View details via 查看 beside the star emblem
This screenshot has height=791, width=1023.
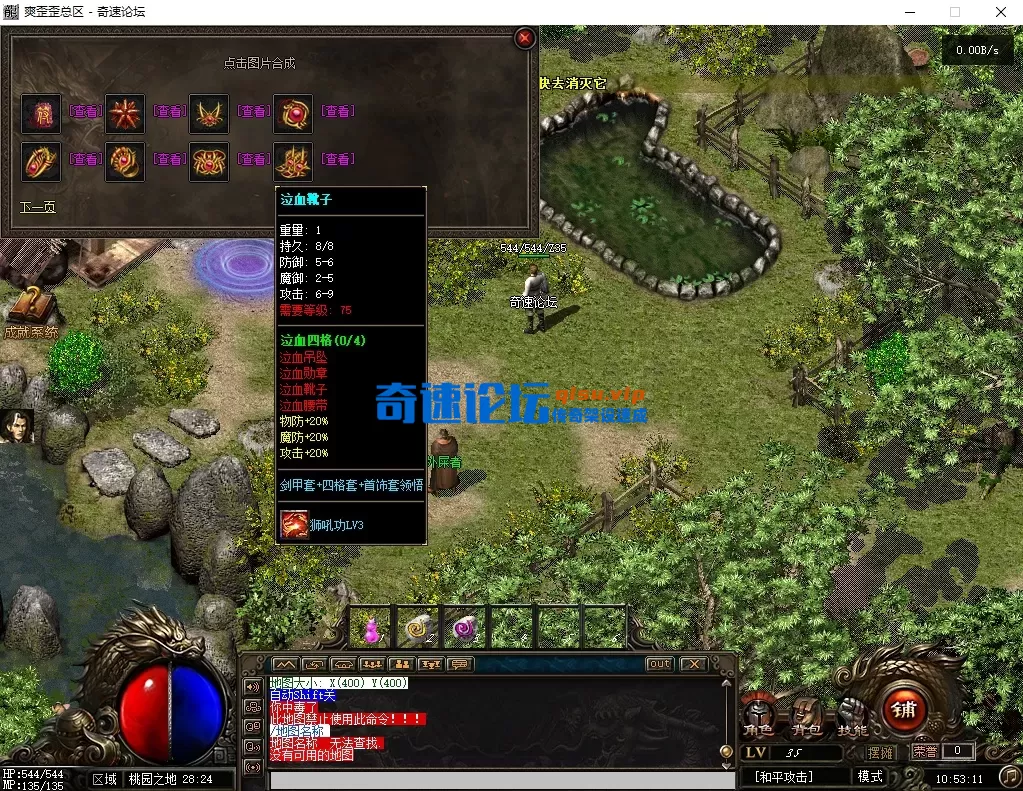pos(170,112)
